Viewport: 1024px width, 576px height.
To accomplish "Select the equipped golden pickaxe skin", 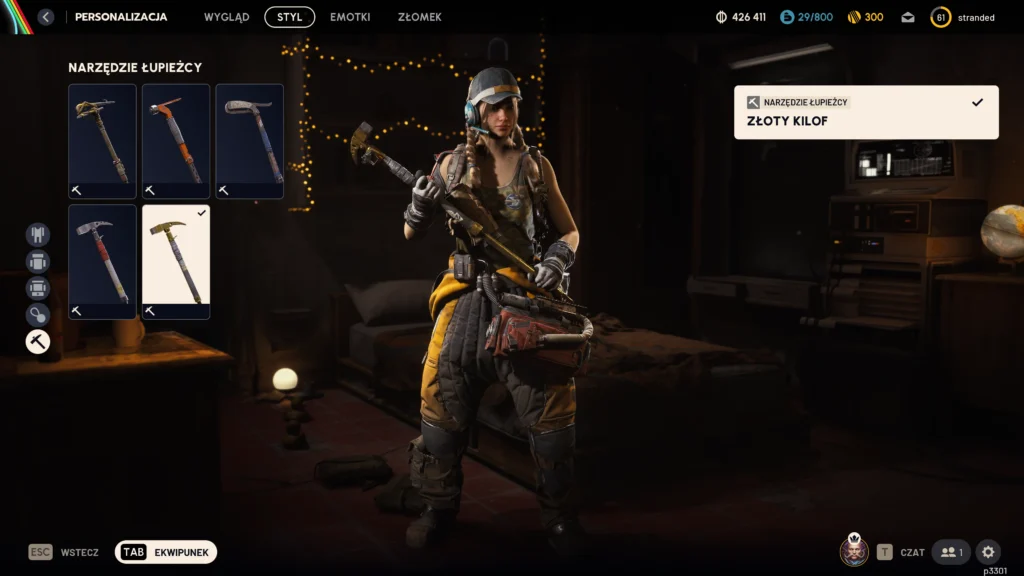I will pyautogui.click(x=176, y=262).
